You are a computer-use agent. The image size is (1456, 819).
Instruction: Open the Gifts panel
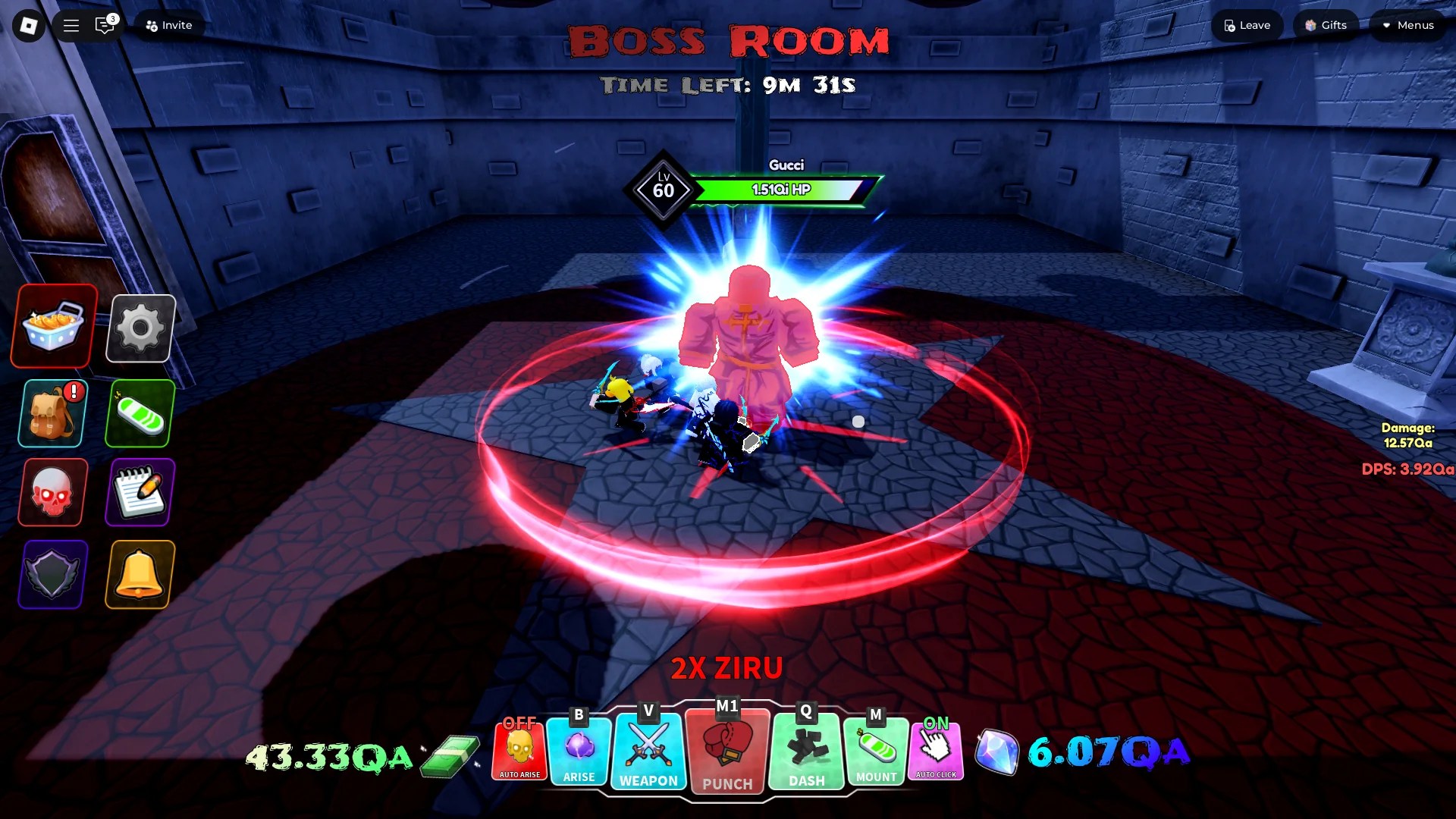click(x=1326, y=25)
